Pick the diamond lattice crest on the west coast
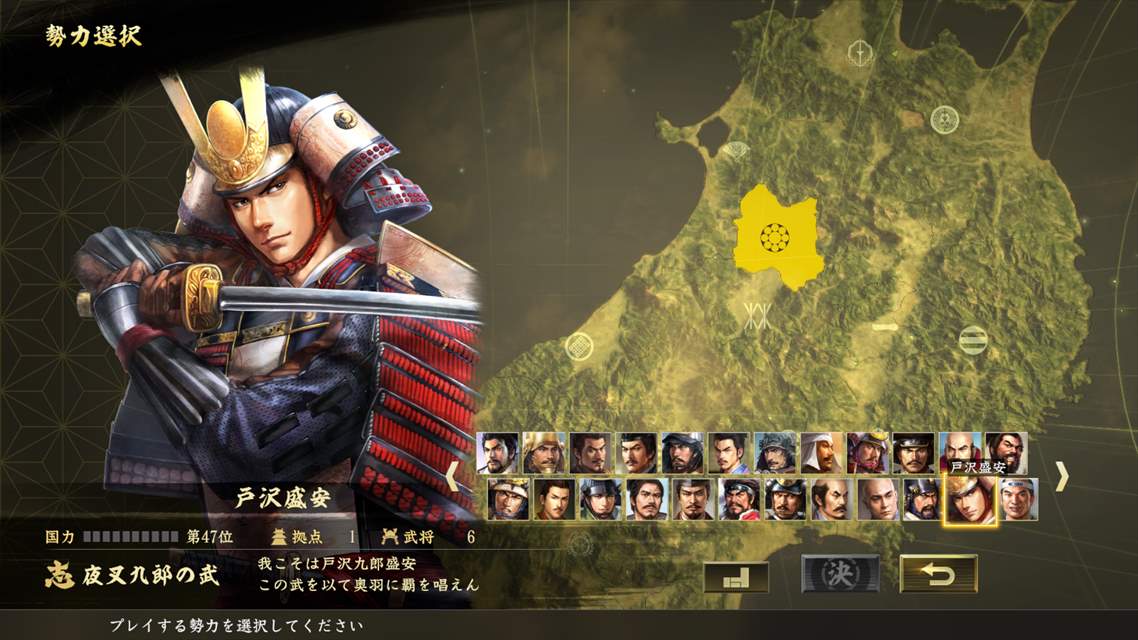Screen dimensions: 1138x640 (579, 346)
